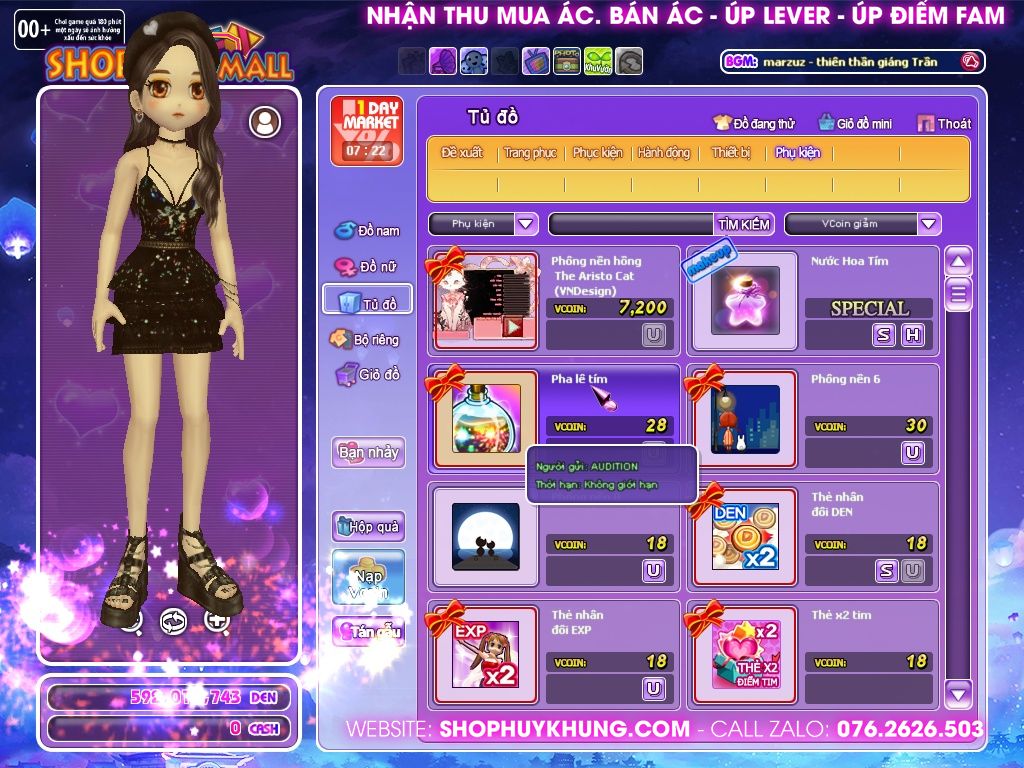Click the Nạp Vcoin top-up button

pos(368,577)
